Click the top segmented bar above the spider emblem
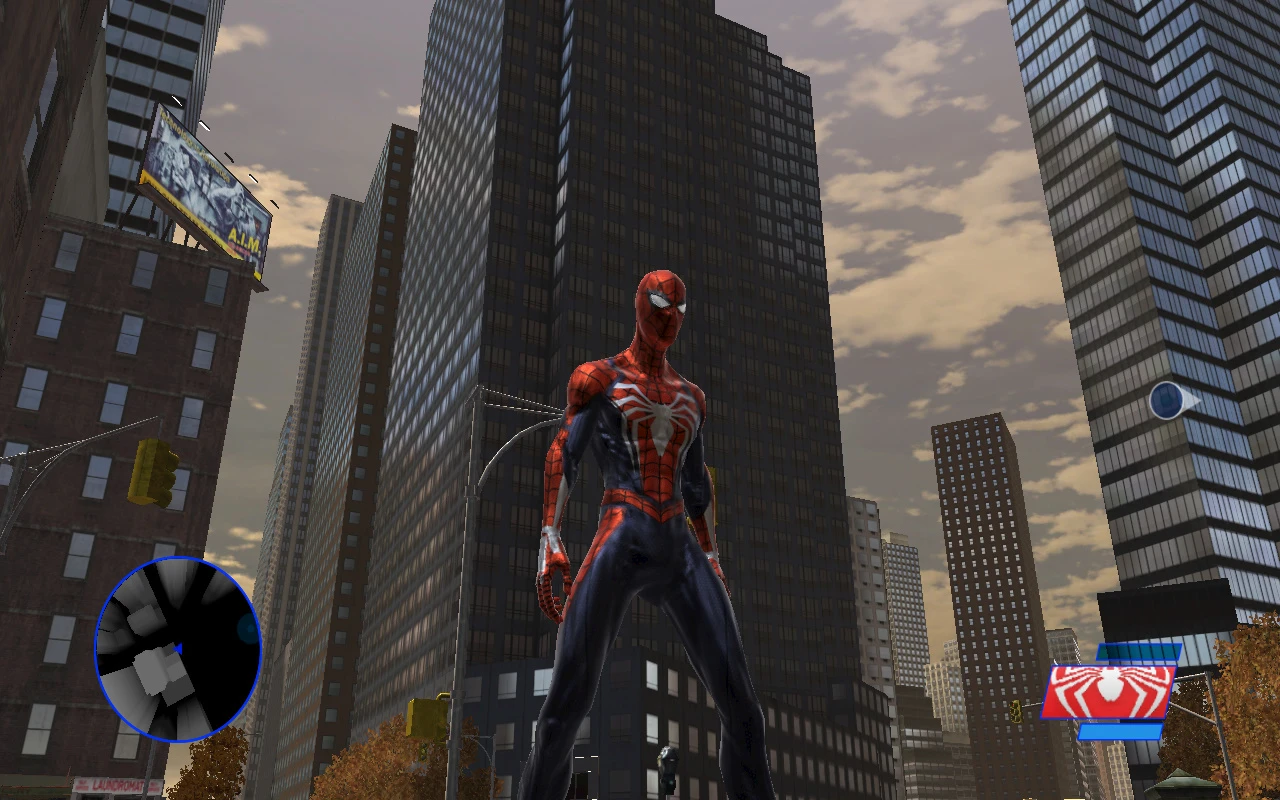The height and width of the screenshot is (800, 1280). (x=1138, y=651)
